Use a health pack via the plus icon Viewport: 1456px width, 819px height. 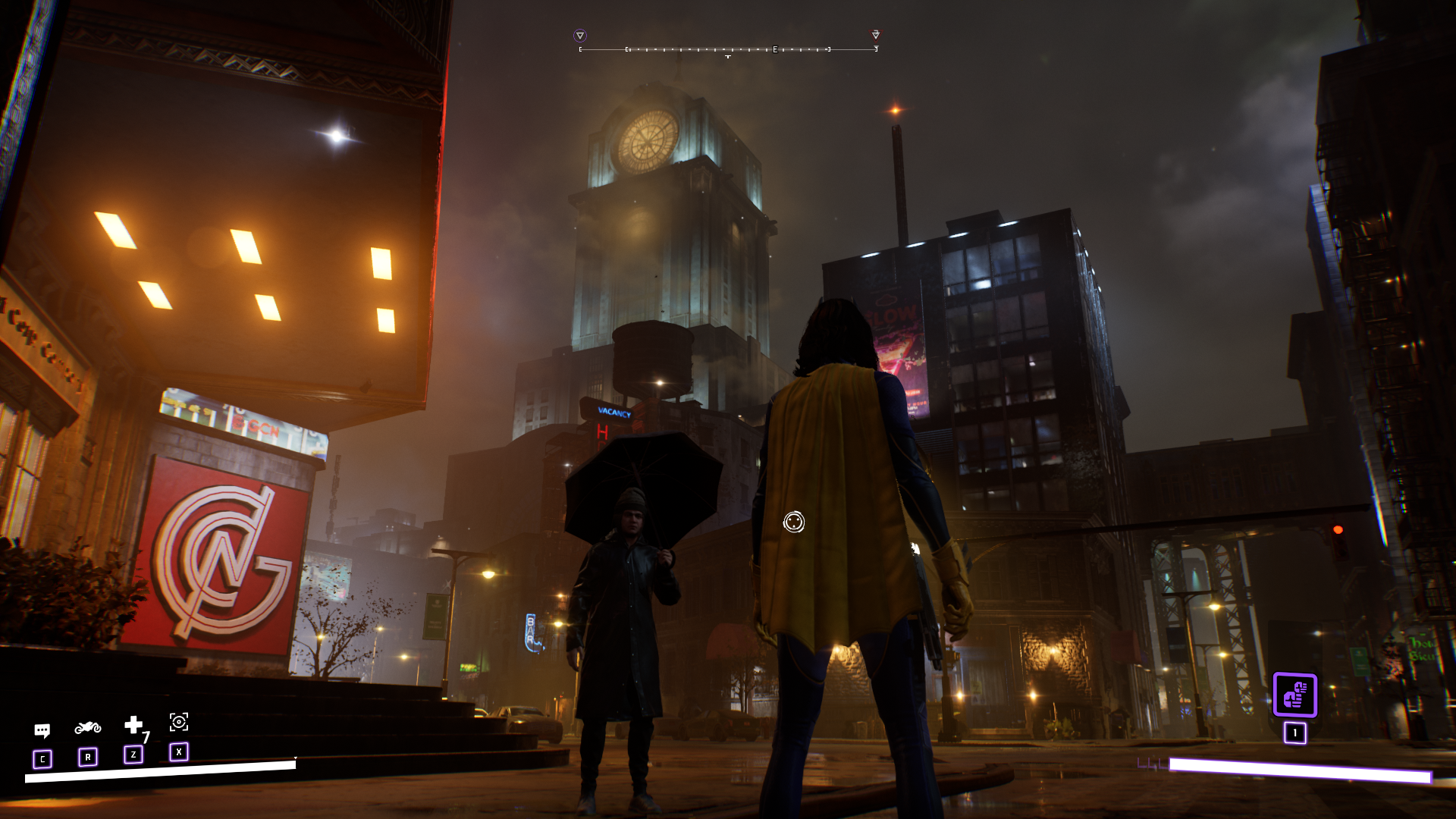(133, 725)
